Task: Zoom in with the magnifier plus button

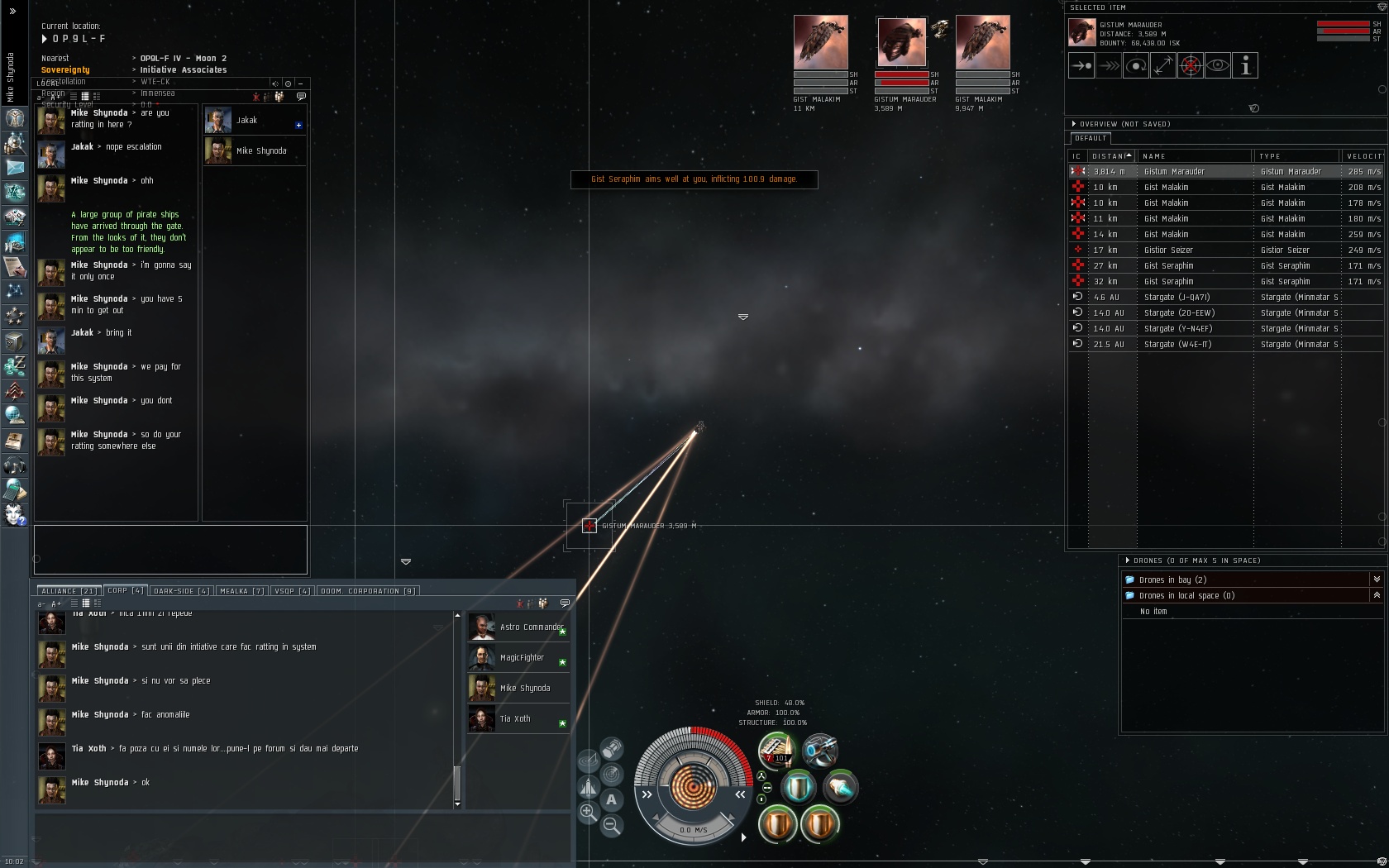Action: [x=588, y=812]
